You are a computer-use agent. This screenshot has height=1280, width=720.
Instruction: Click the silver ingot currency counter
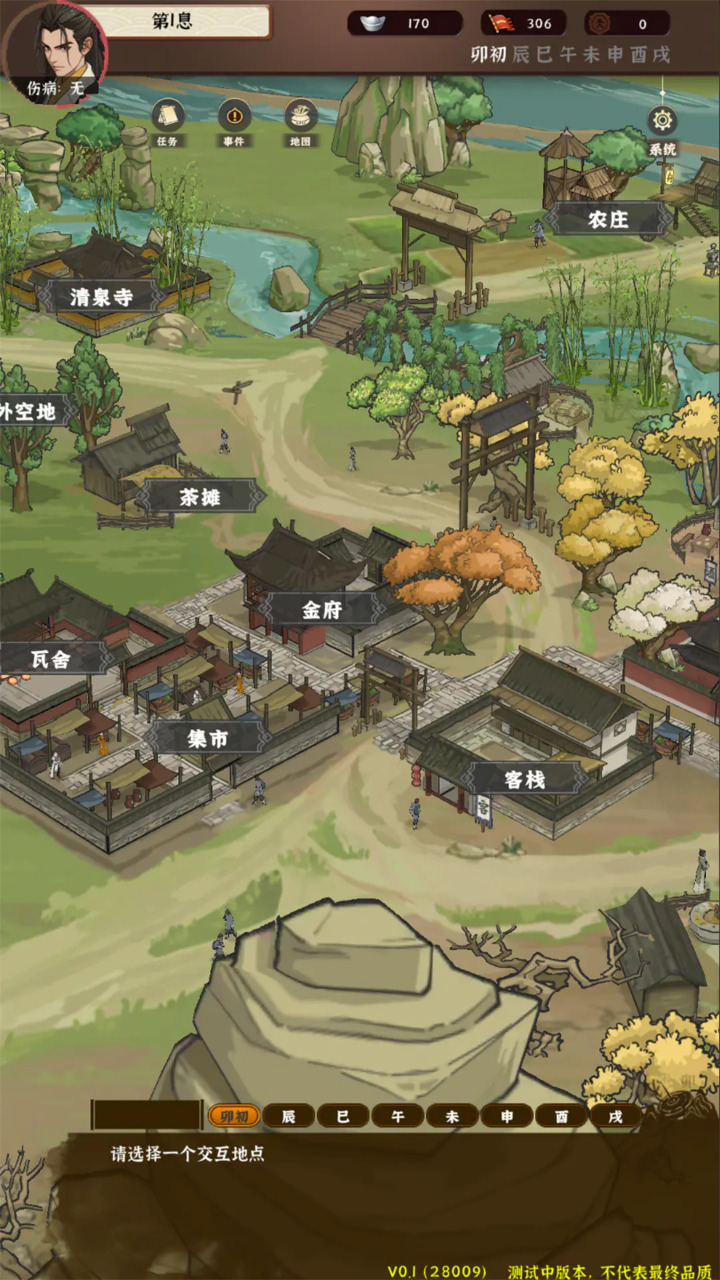tap(404, 23)
